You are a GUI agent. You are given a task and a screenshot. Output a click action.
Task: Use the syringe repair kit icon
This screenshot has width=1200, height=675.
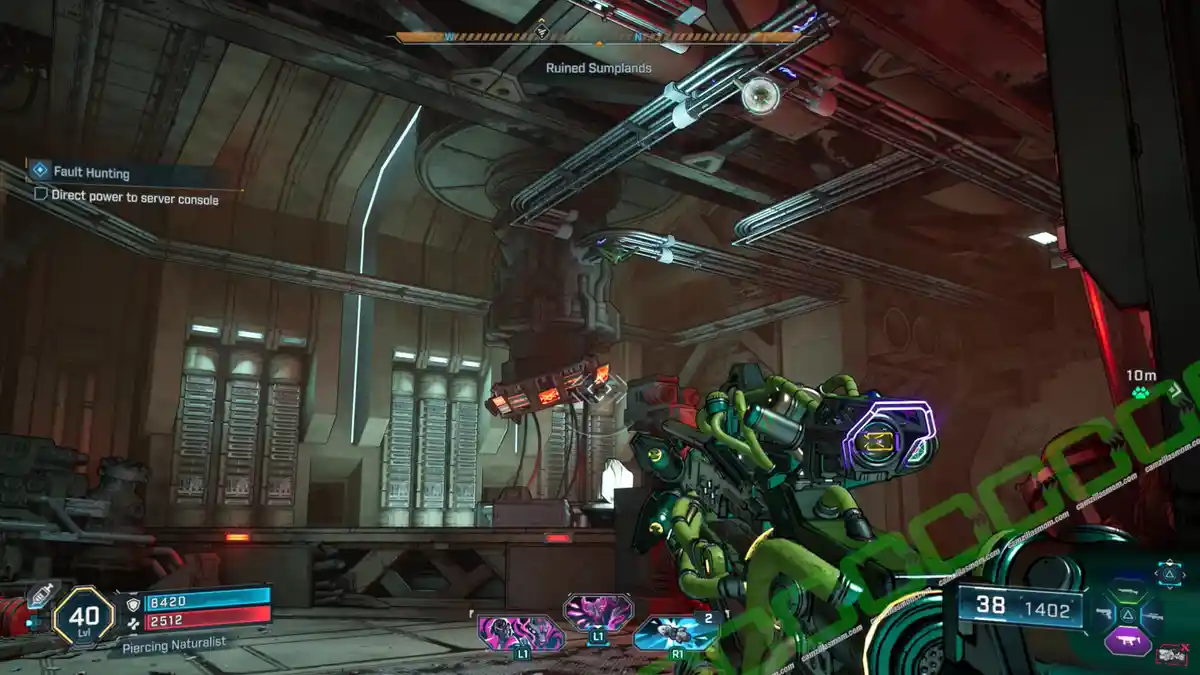(x=42, y=594)
